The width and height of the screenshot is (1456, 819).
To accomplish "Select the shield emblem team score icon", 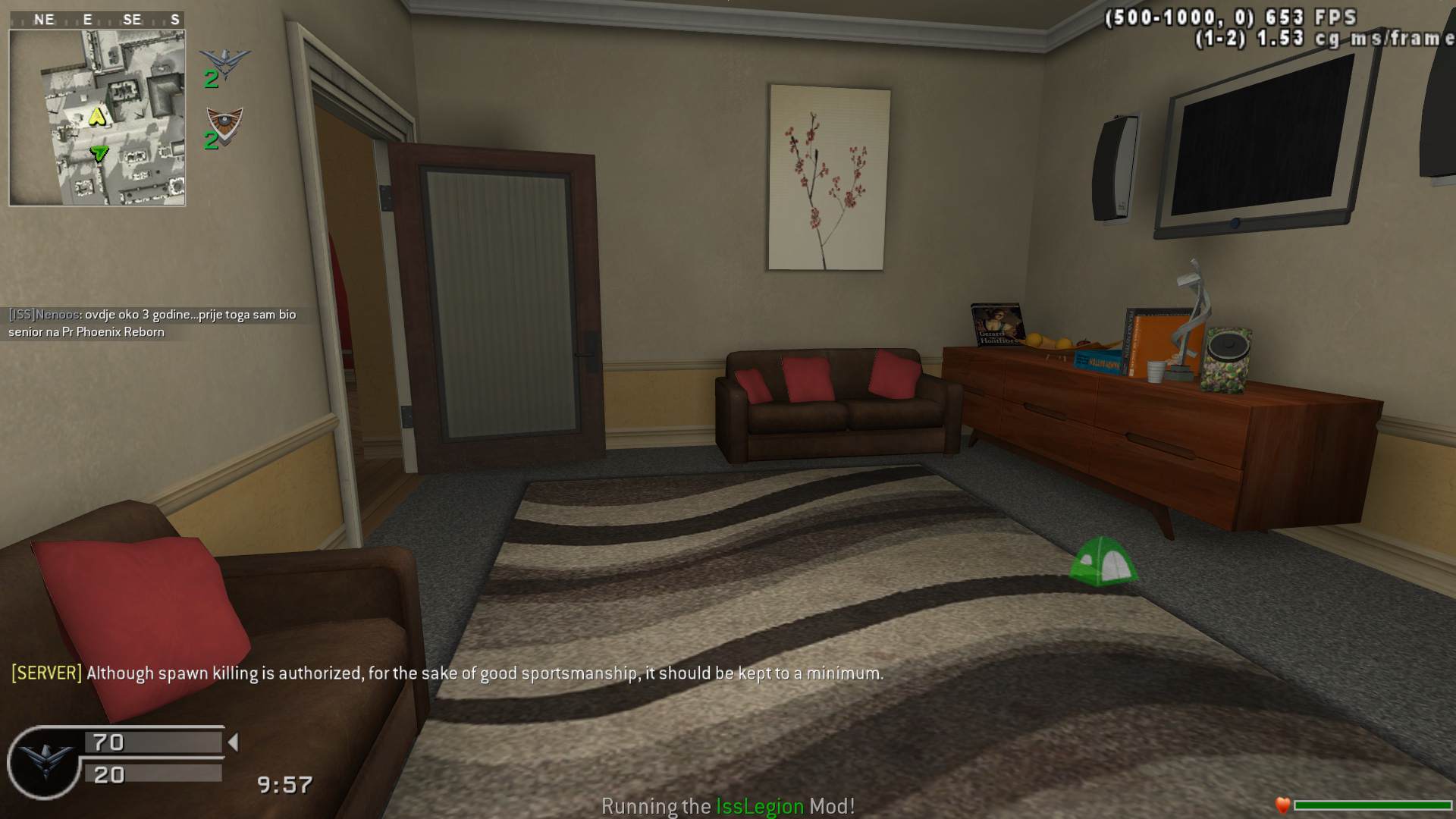I will click(x=224, y=124).
